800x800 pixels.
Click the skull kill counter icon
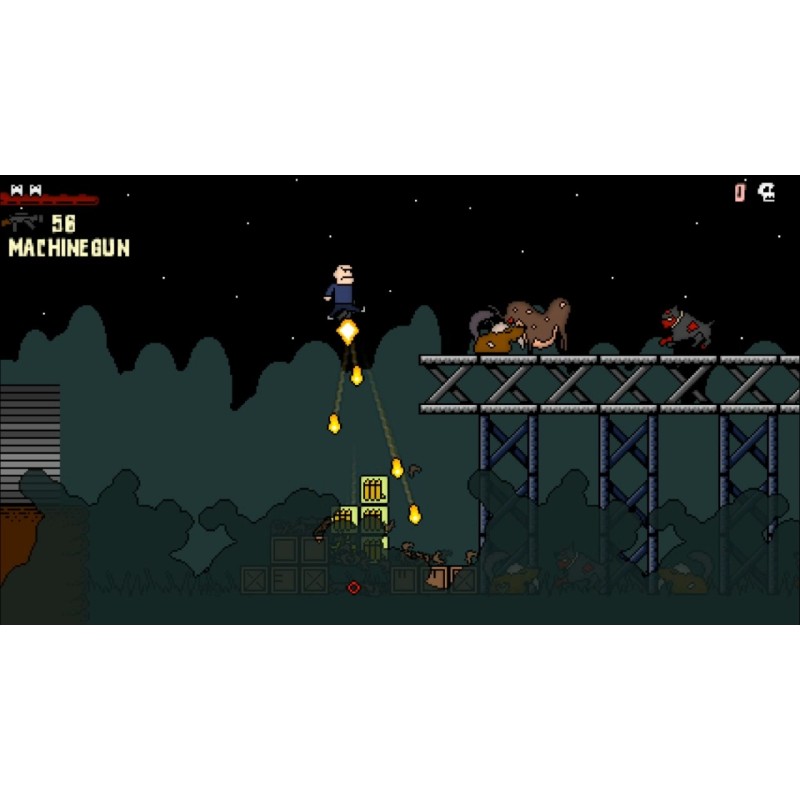767,192
